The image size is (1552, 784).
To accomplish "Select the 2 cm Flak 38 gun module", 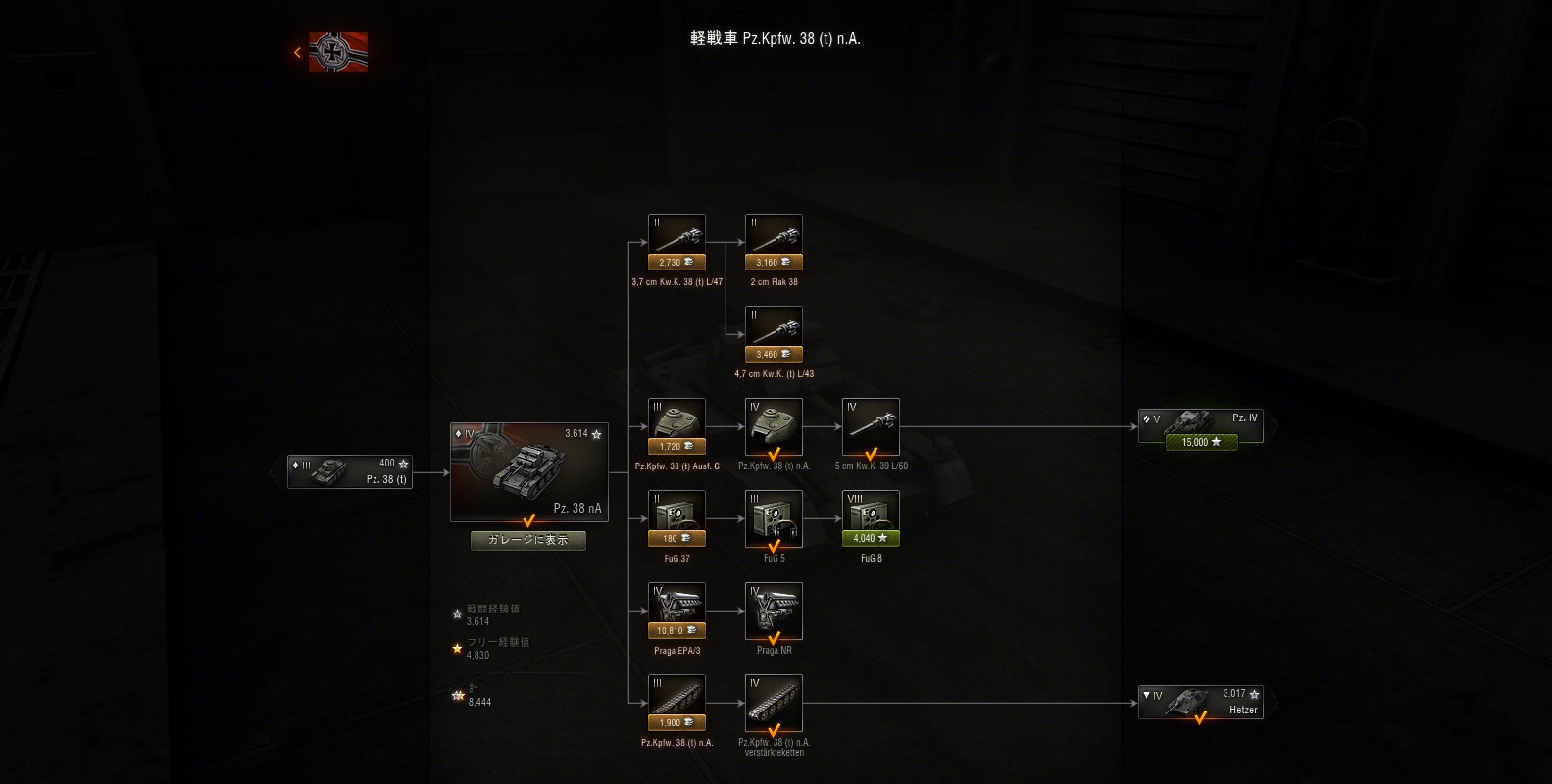I will tap(773, 234).
